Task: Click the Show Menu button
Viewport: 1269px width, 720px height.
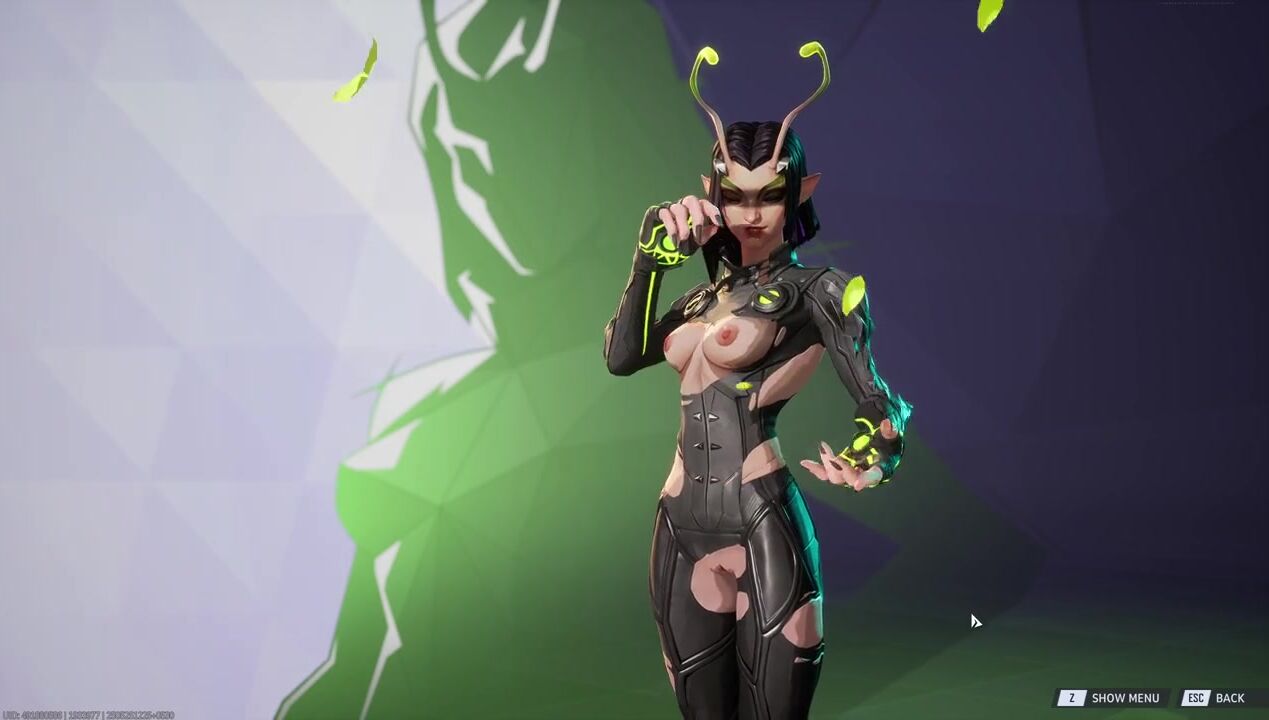Action: coord(1112,698)
